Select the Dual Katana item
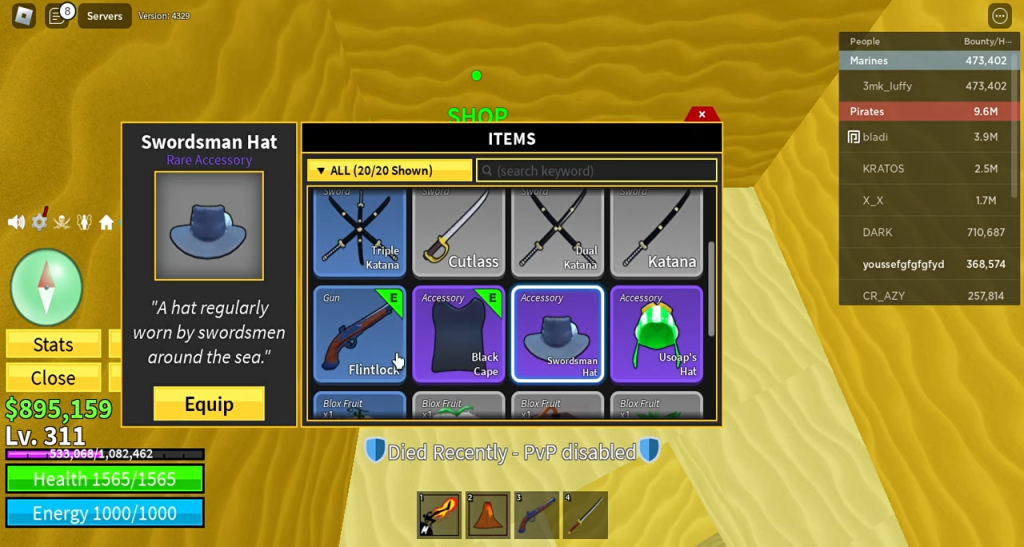This screenshot has width=1024, height=547. coord(557,234)
